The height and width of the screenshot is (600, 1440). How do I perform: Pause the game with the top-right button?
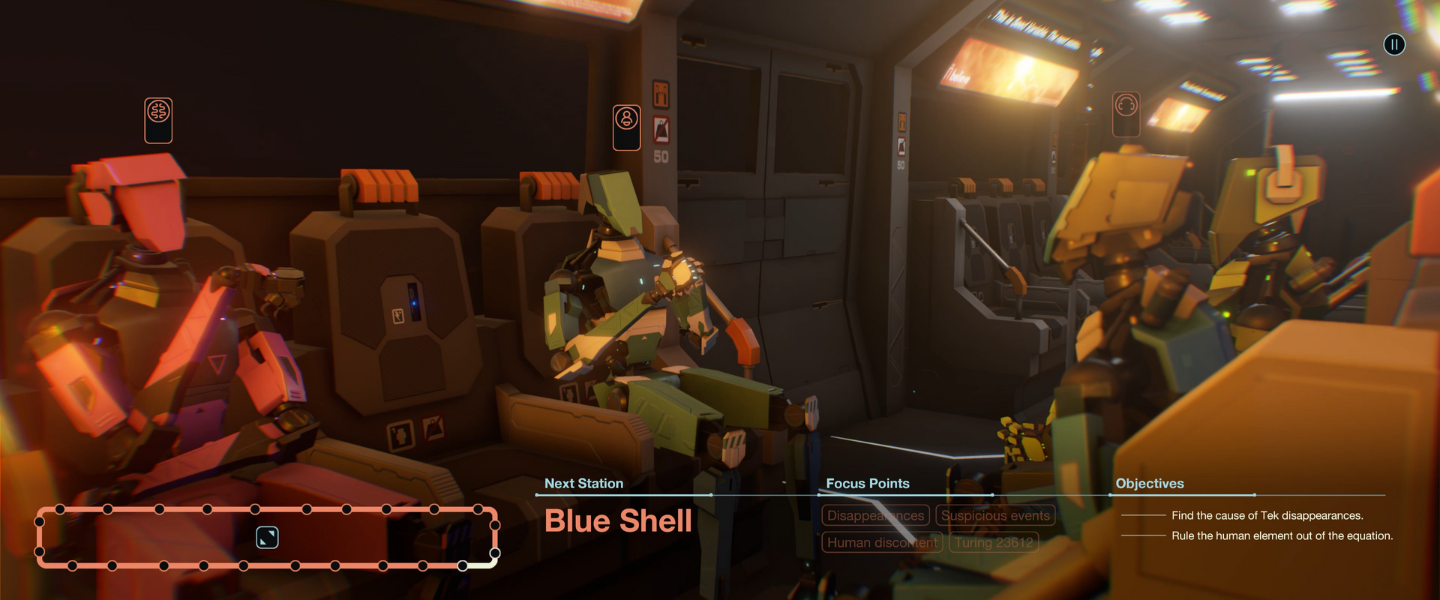click(x=1394, y=44)
